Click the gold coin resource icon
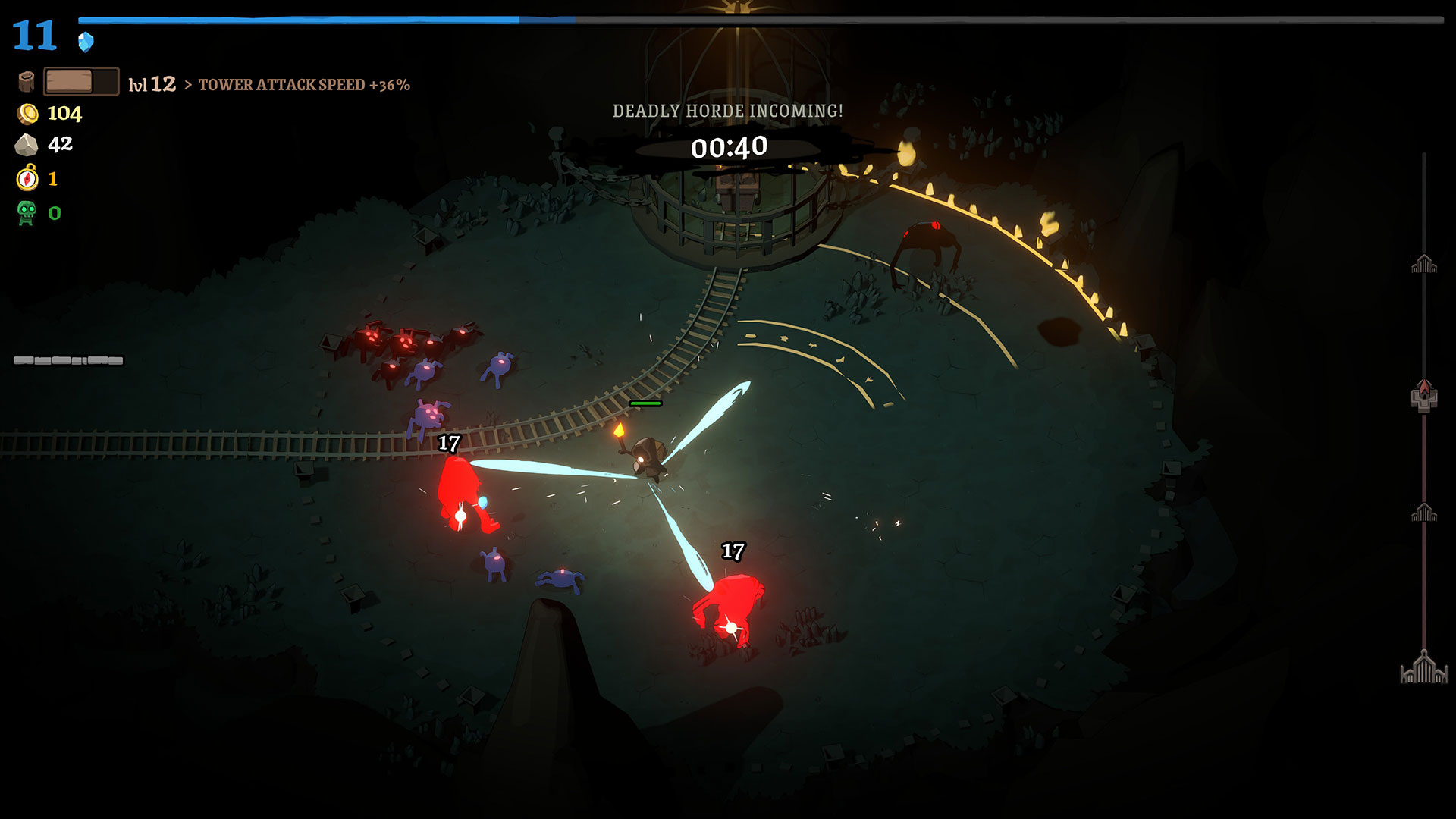This screenshot has height=819, width=1456. coord(27,114)
